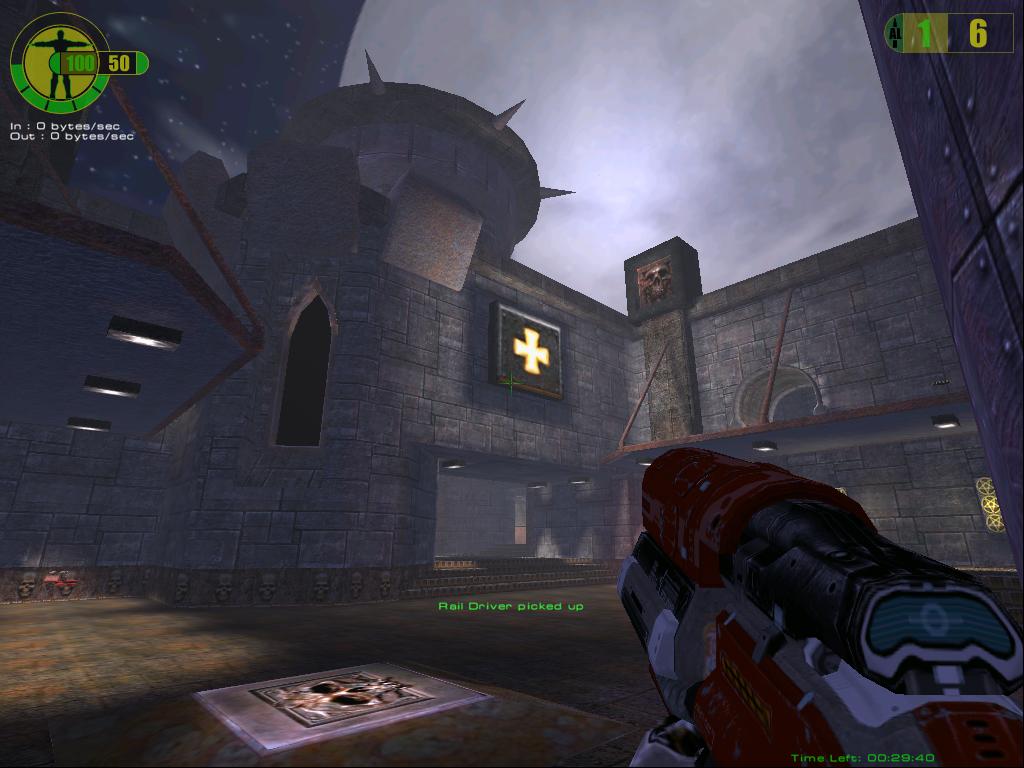Viewport: 1024px width, 768px height.
Task: Select the rail ammo type icon
Action: (894, 34)
